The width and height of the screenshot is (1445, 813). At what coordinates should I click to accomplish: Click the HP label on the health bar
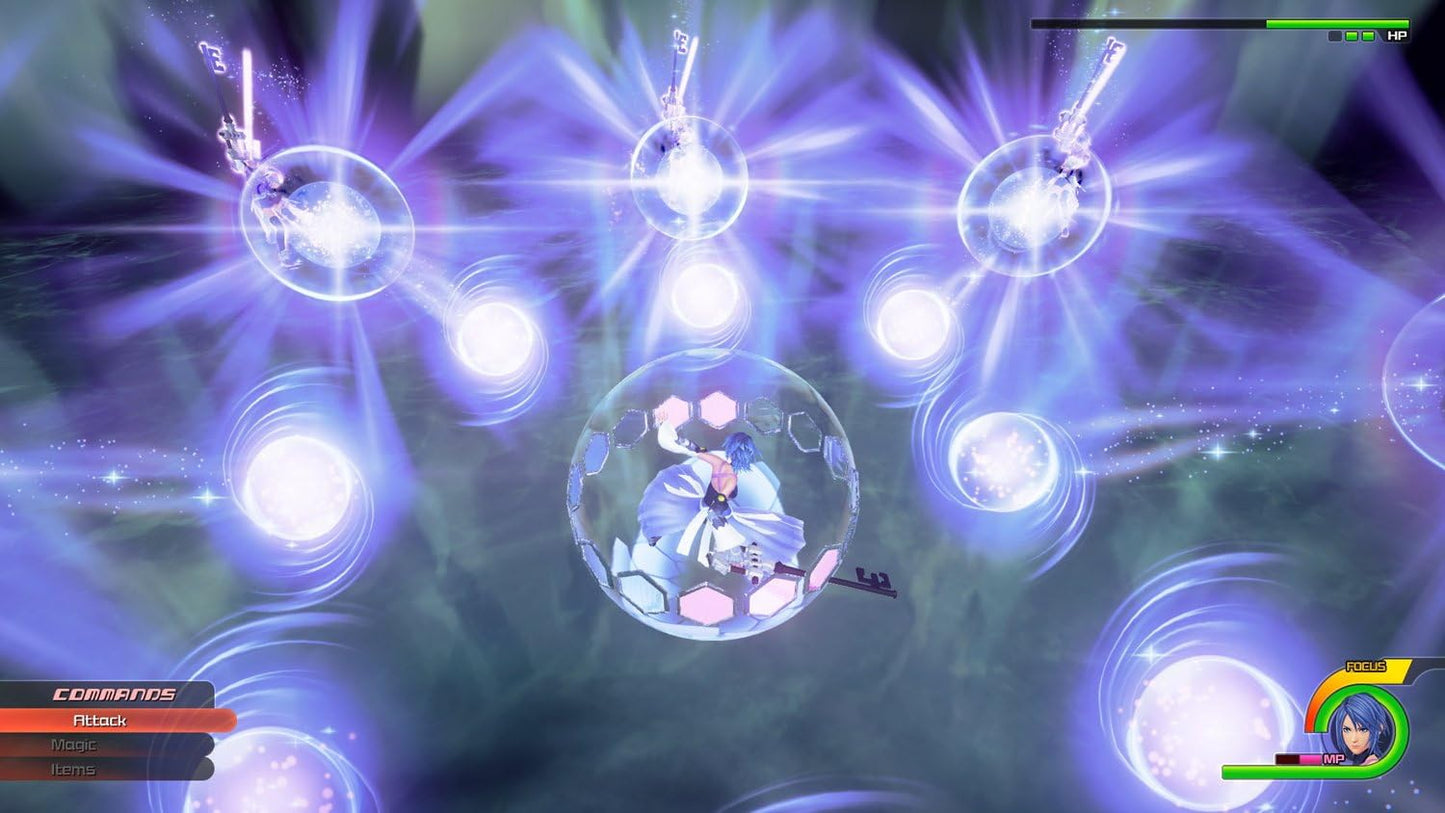[1397, 35]
